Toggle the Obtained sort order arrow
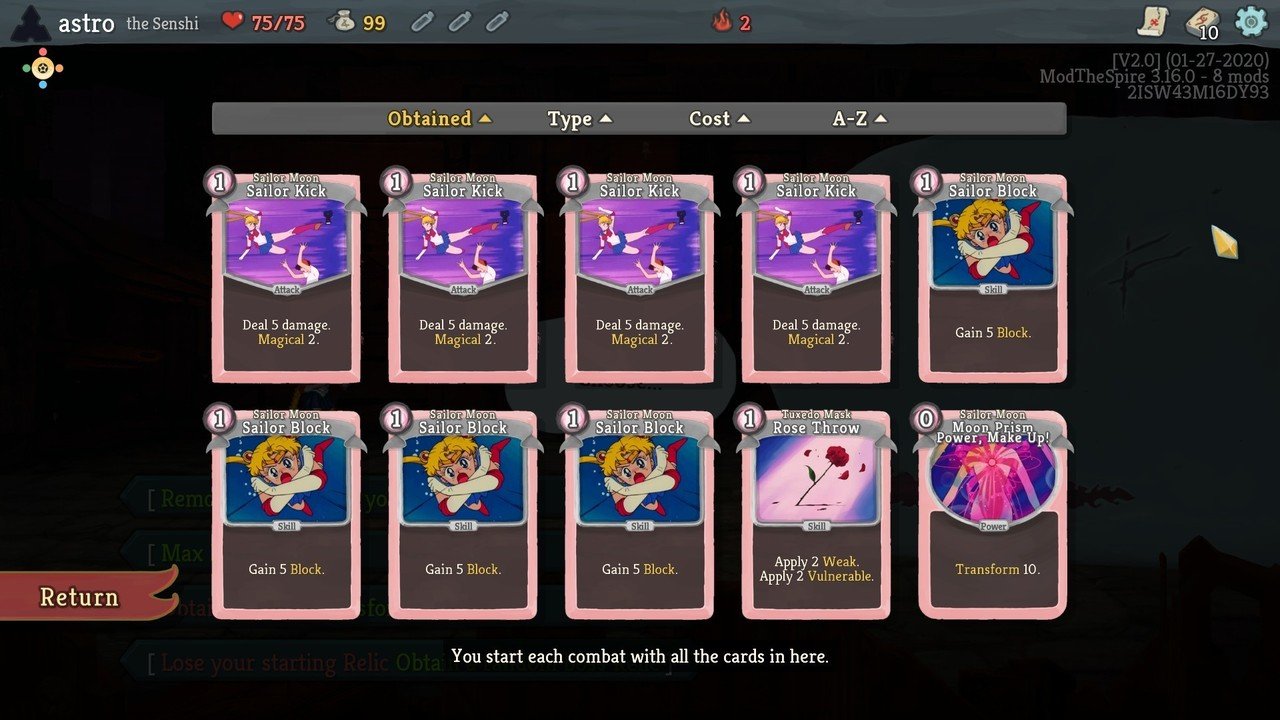Image resolution: width=1280 pixels, height=720 pixels. [x=486, y=118]
